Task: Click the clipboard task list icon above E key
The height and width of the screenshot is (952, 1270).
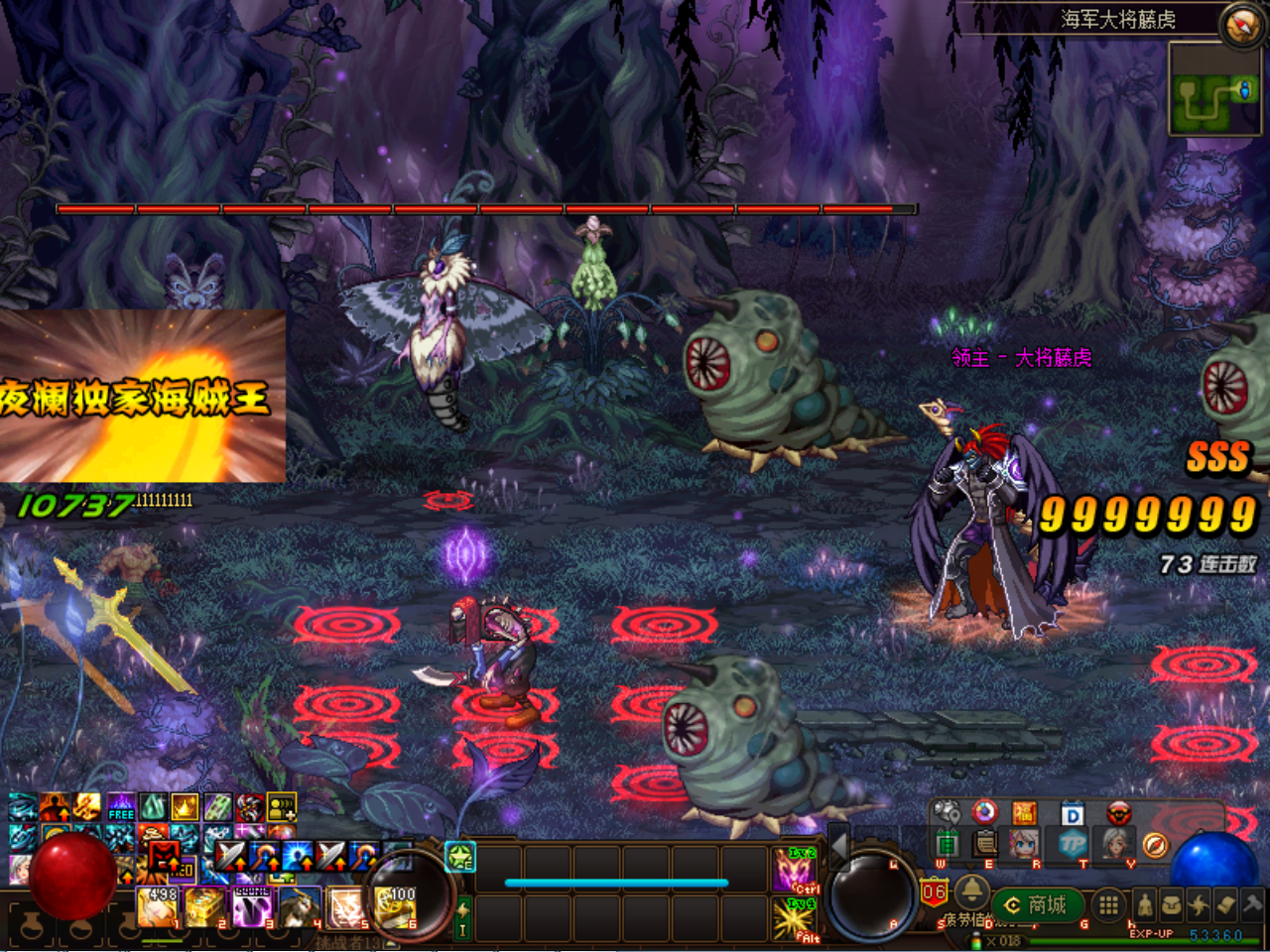Action: (x=983, y=844)
